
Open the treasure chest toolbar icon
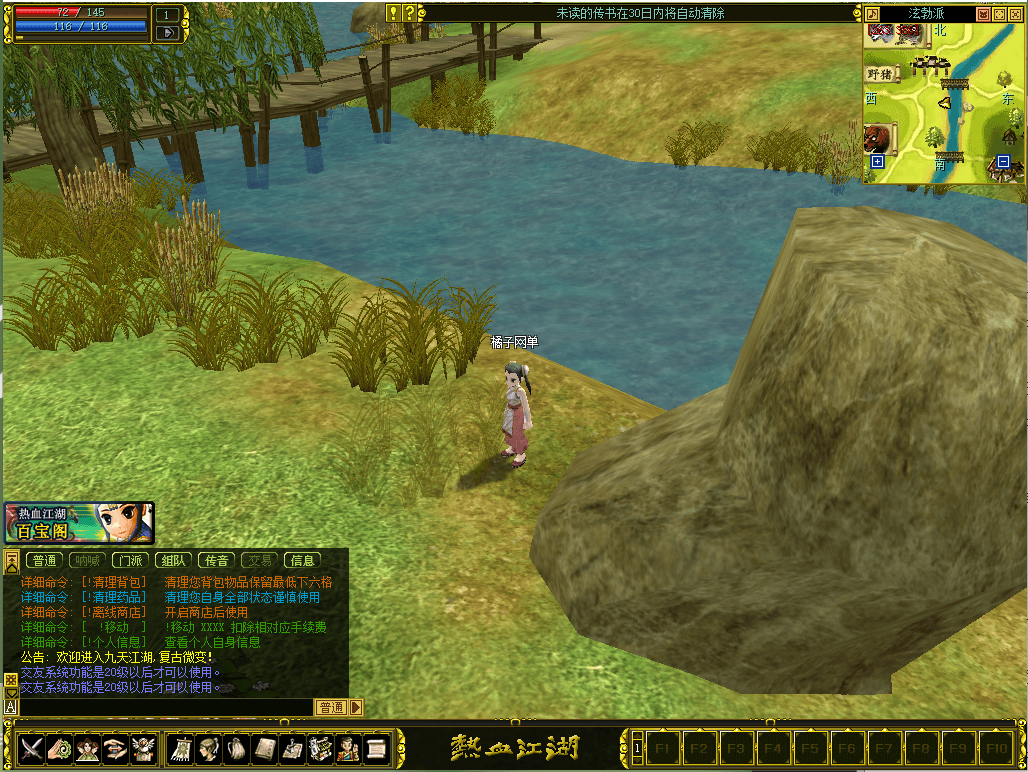[320, 748]
